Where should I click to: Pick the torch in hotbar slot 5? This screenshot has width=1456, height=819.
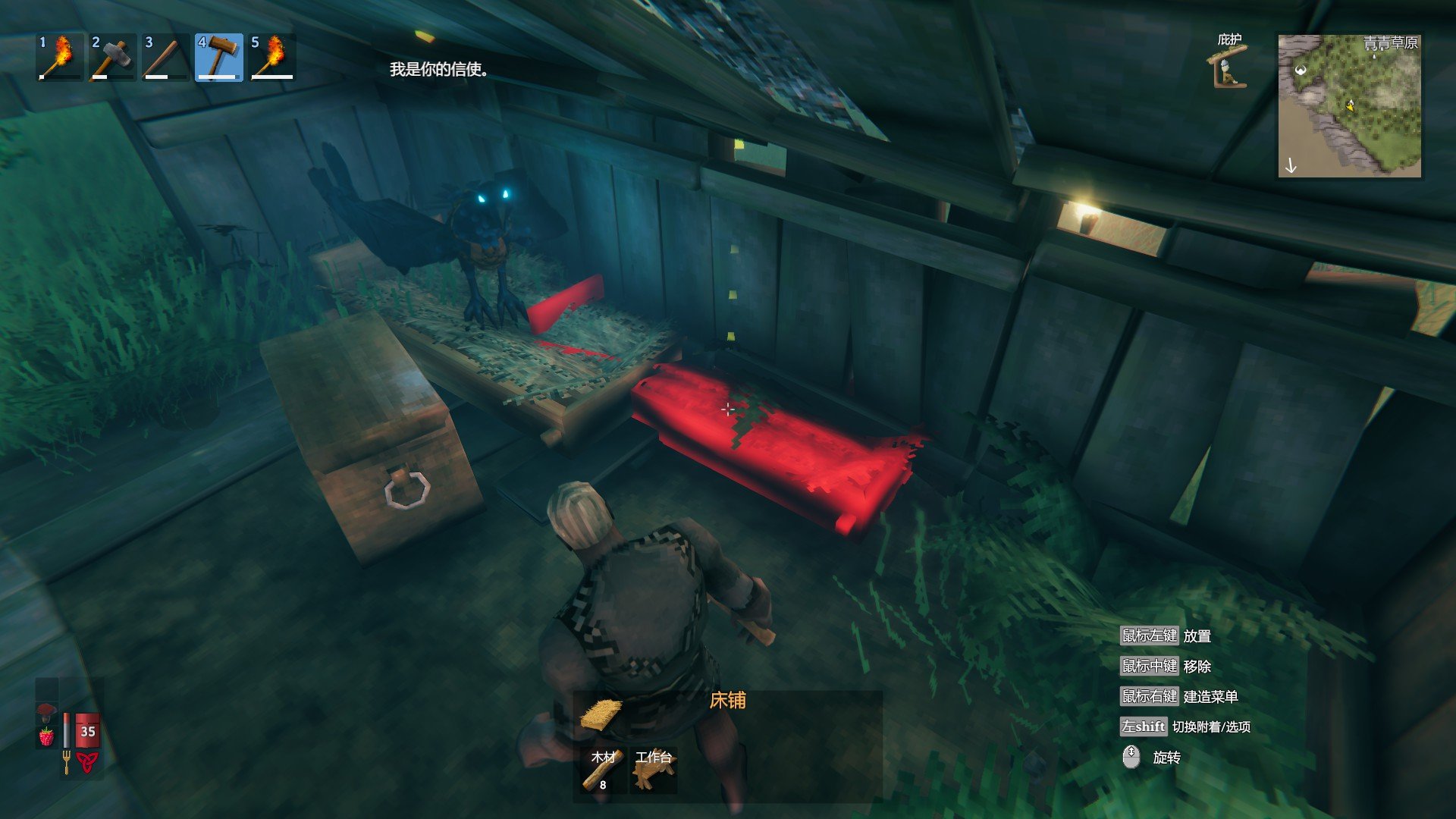pyautogui.click(x=272, y=57)
